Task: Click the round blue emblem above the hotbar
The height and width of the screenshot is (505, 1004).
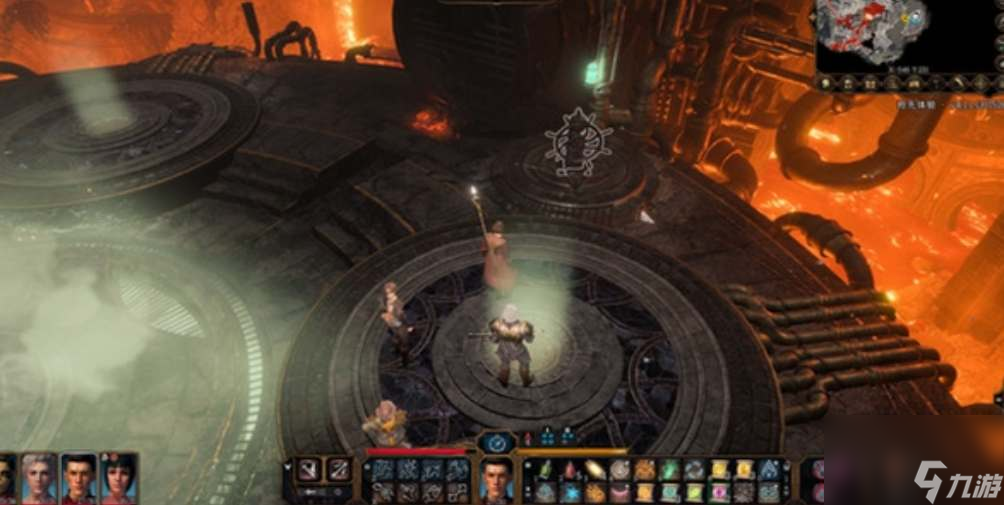Action: pos(495,441)
